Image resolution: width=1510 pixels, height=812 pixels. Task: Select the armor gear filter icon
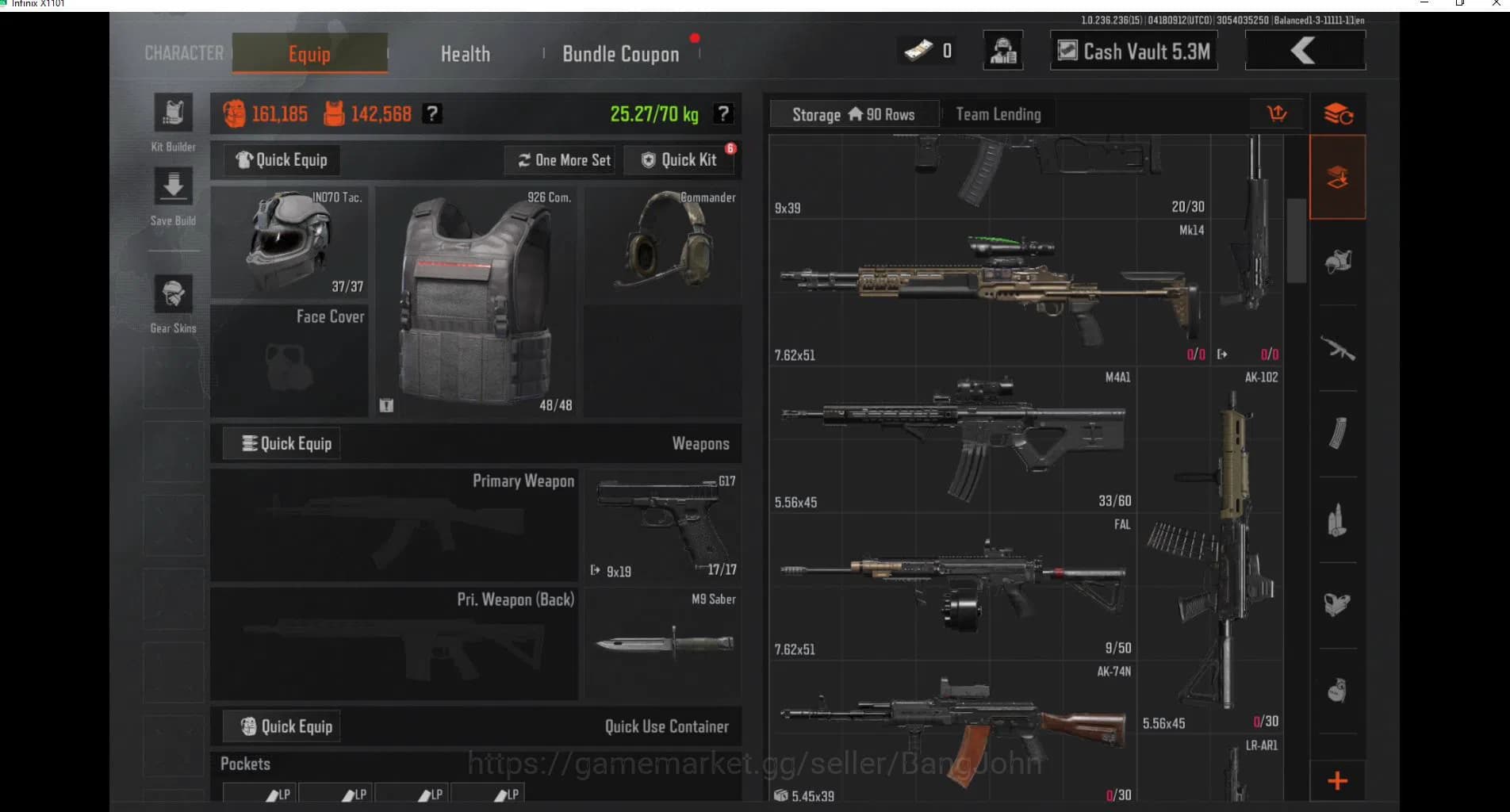1339,259
